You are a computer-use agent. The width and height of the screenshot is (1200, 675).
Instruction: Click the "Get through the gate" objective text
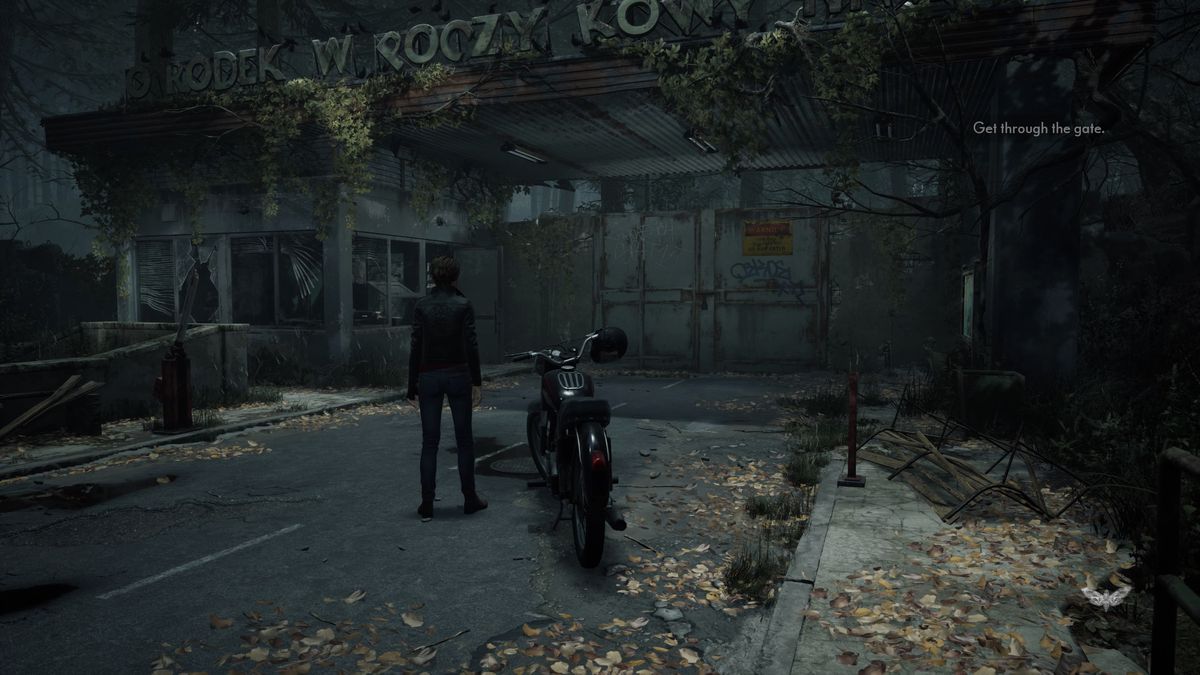1037,128
